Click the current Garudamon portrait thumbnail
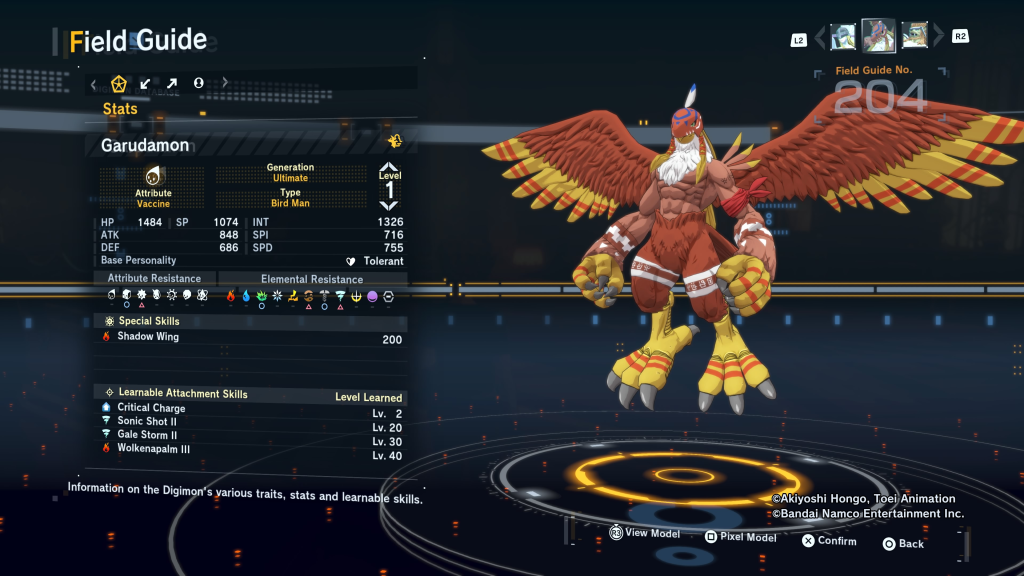Viewport: 1024px width, 576px height. 879,36
